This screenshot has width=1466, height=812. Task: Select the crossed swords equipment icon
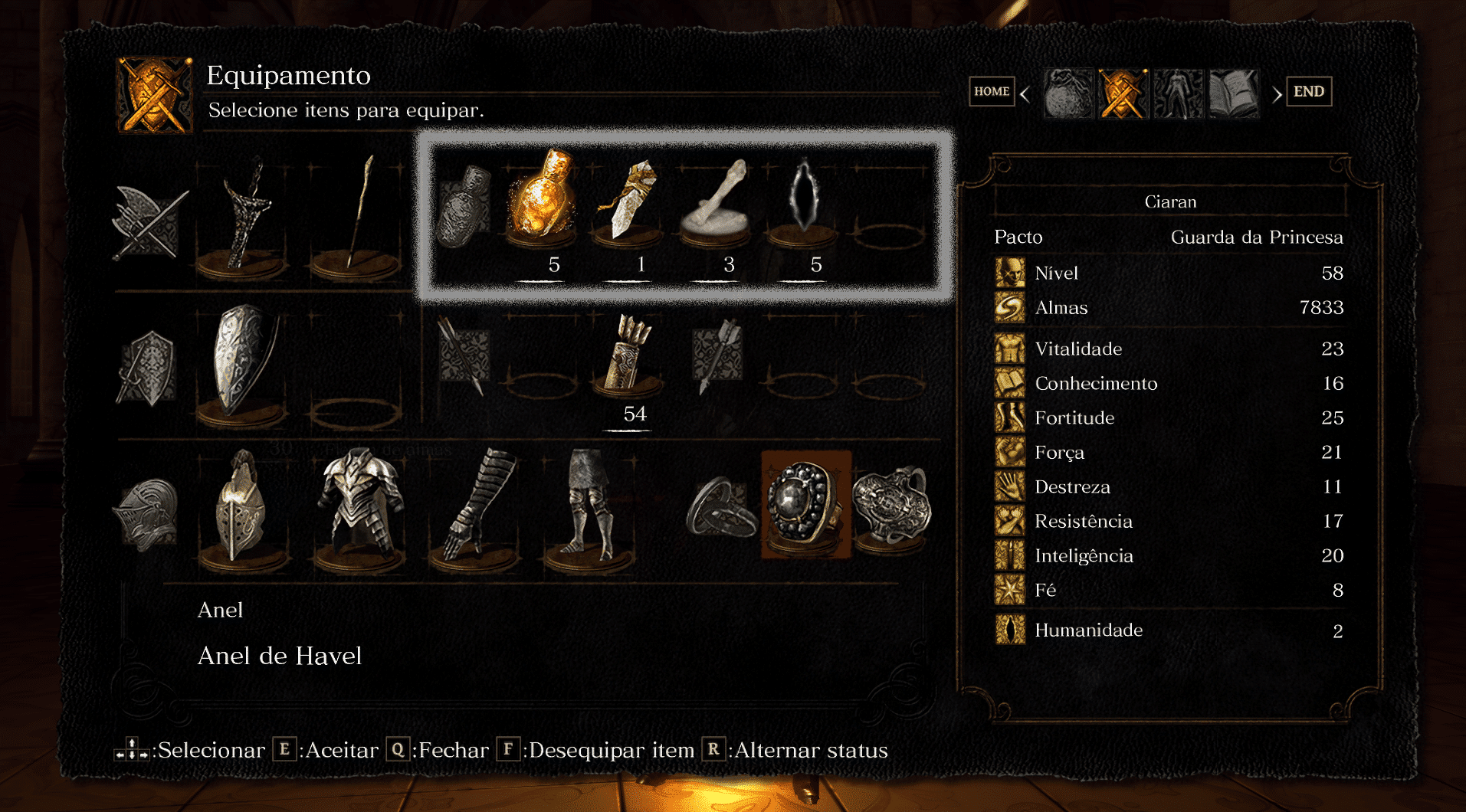1123,92
